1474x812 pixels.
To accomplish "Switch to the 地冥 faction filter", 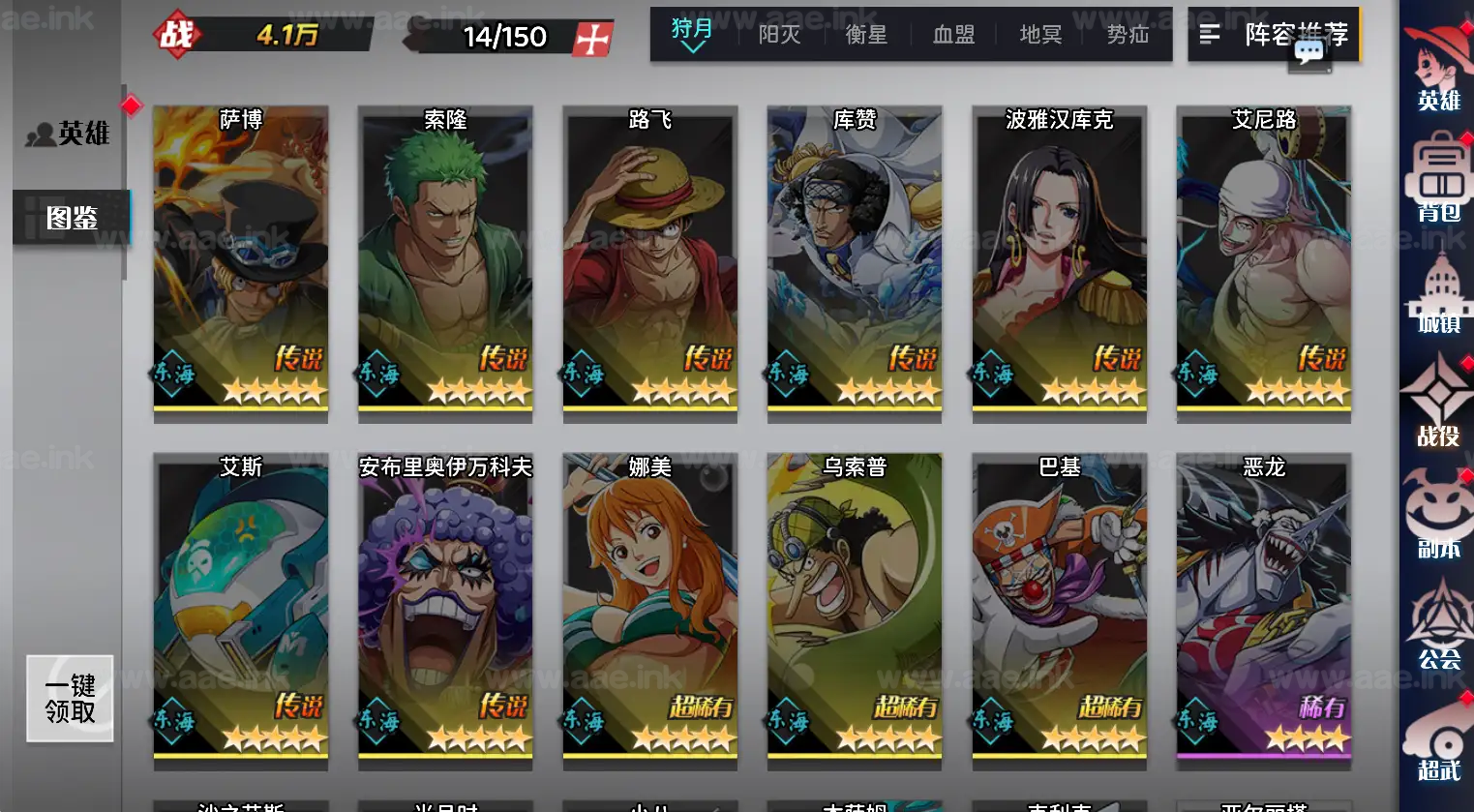I will [1039, 33].
